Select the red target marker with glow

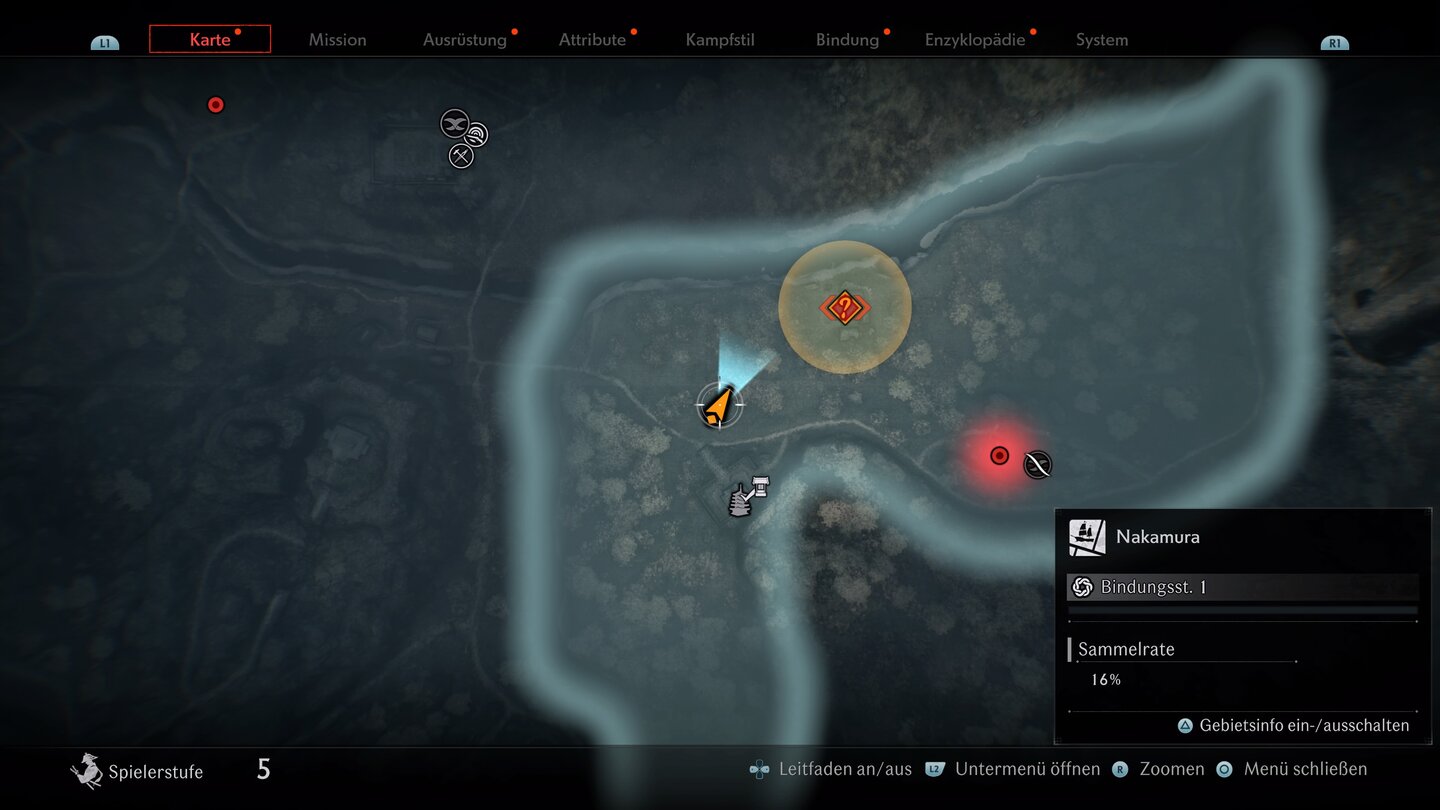click(x=999, y=456)
